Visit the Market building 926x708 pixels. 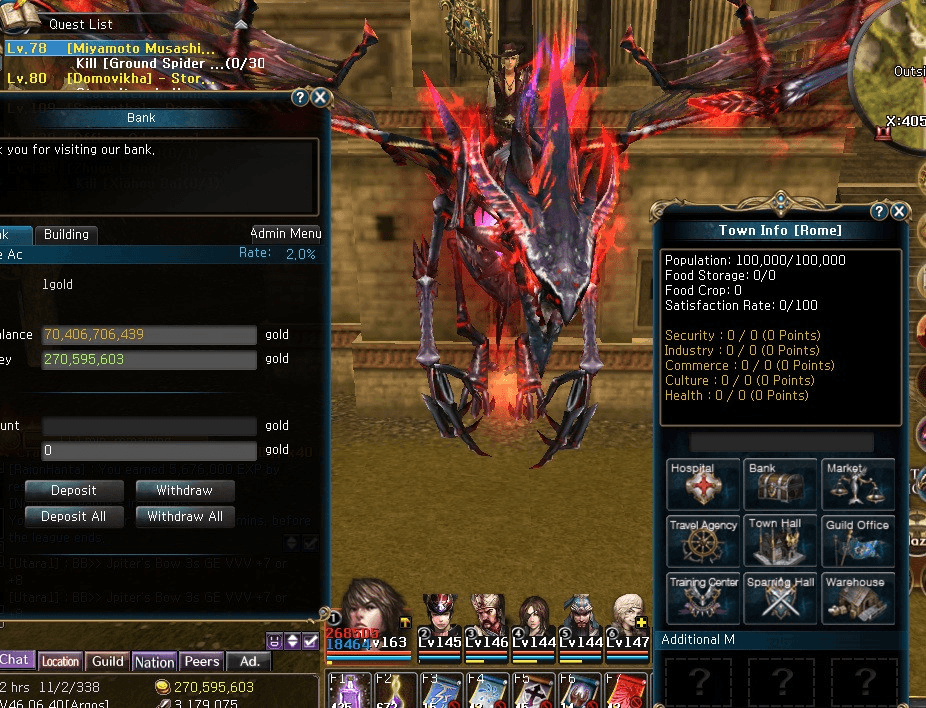click(x=859, y=484)
